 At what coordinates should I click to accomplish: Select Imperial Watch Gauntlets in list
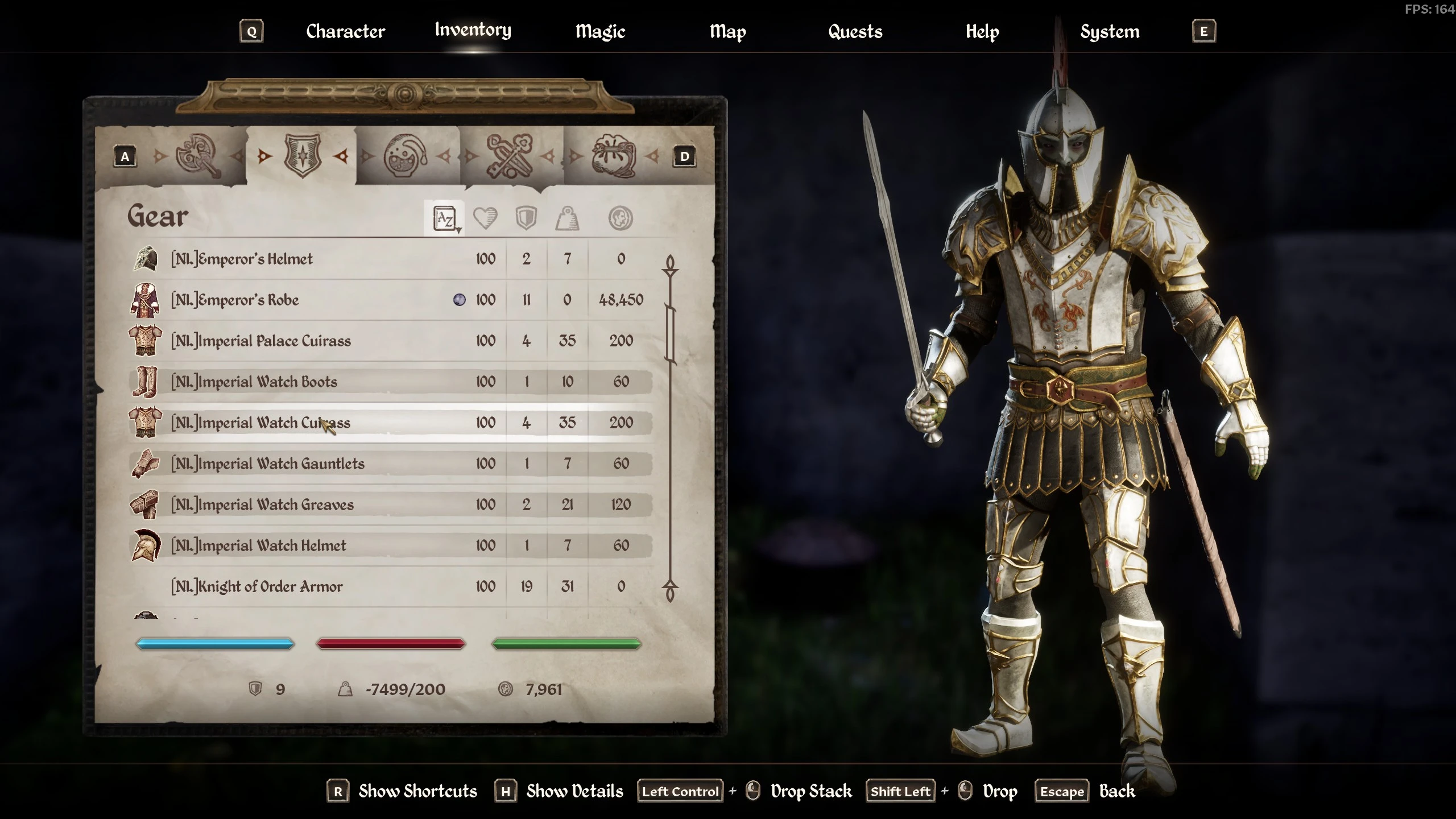coord(268,464)
